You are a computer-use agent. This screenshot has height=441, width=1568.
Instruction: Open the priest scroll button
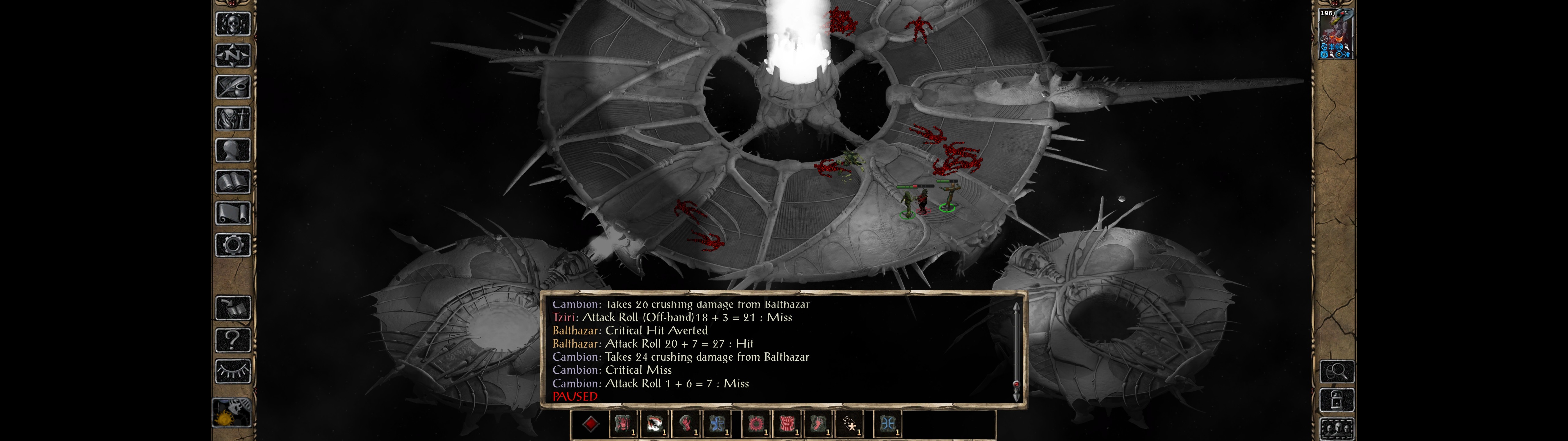[232, 214]
